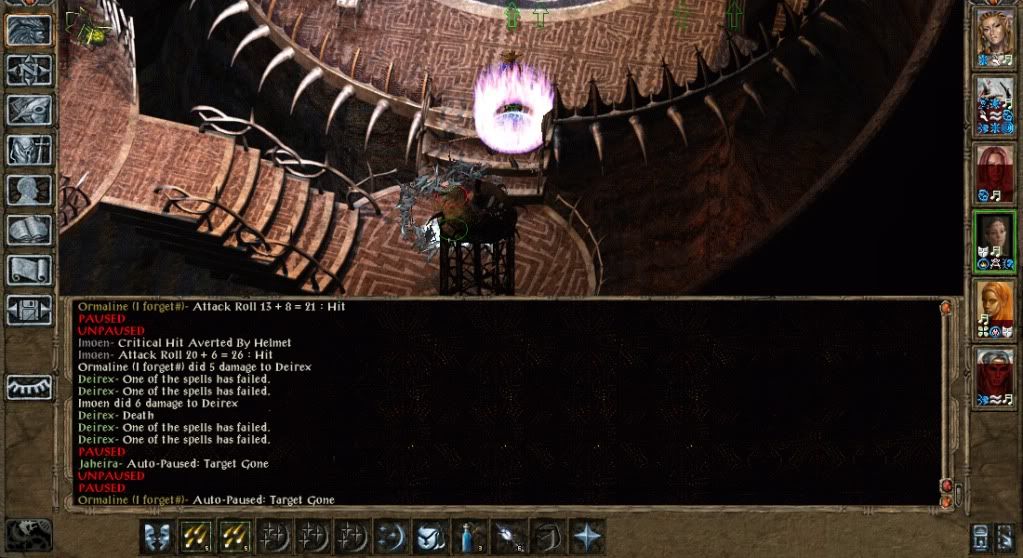Click the twin masks talk action
Image resolution: width=1023 pixels, height=558 pixels.
(157, 536)
